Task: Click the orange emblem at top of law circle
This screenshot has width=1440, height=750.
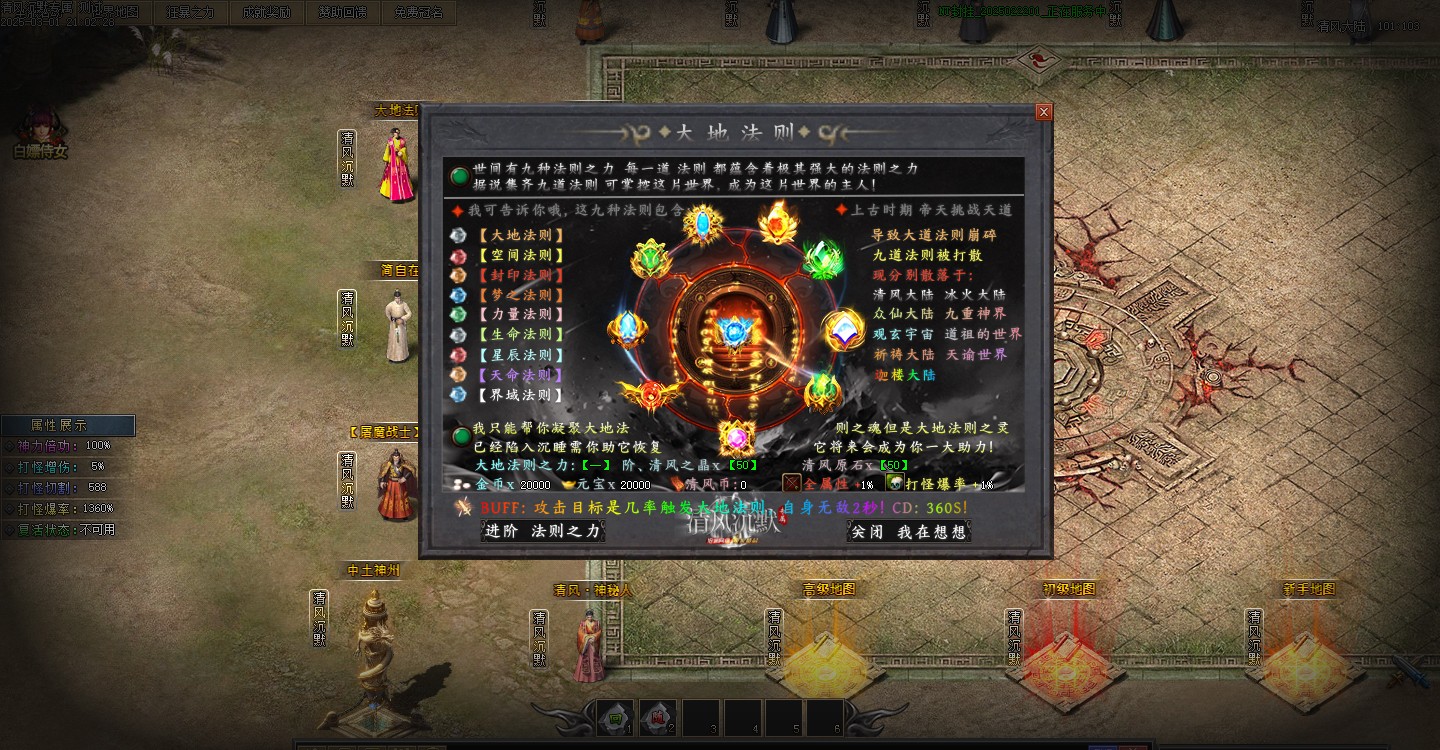Action: tap(776, 224)
